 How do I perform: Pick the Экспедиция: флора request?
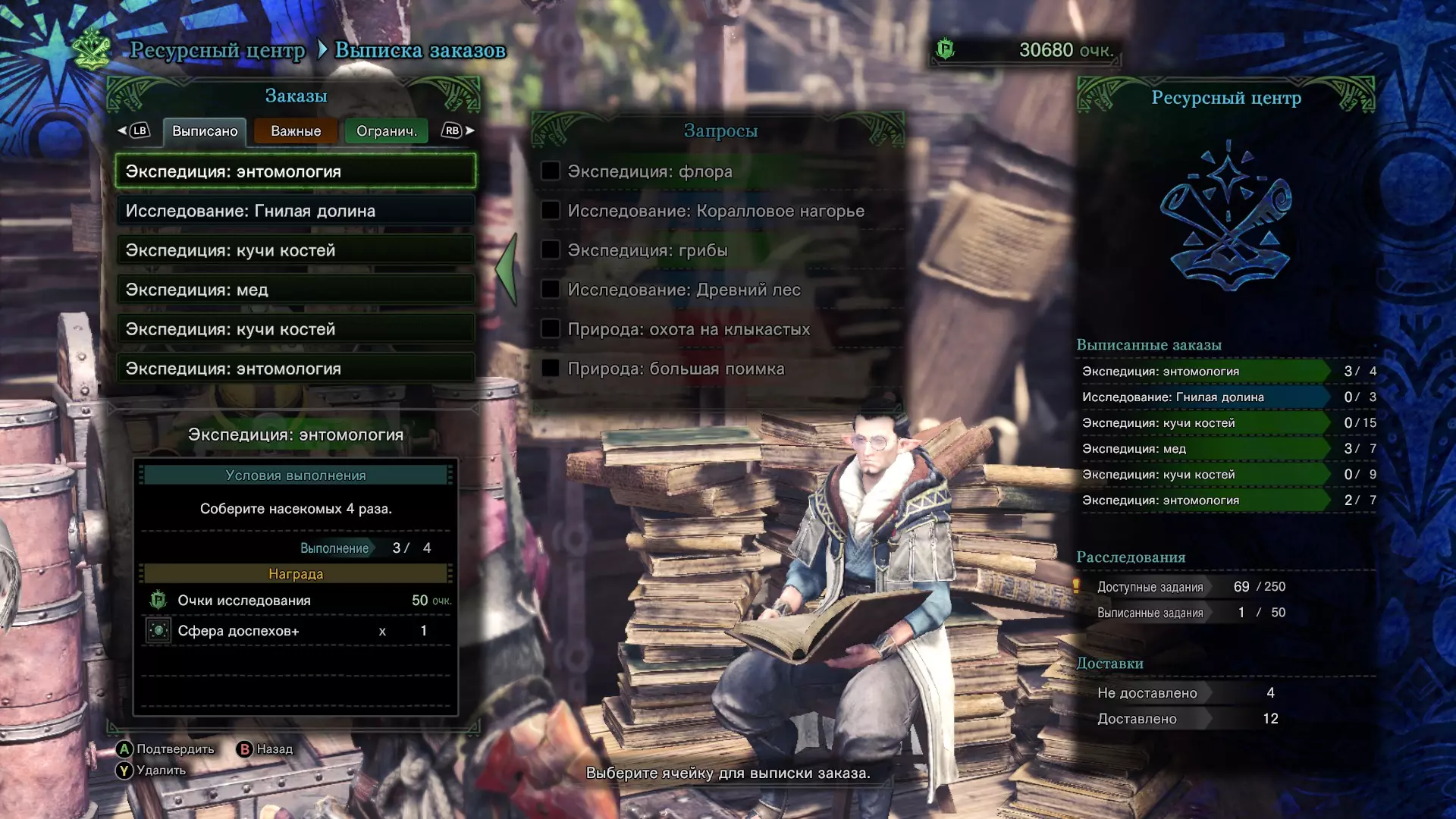[717, 171]
